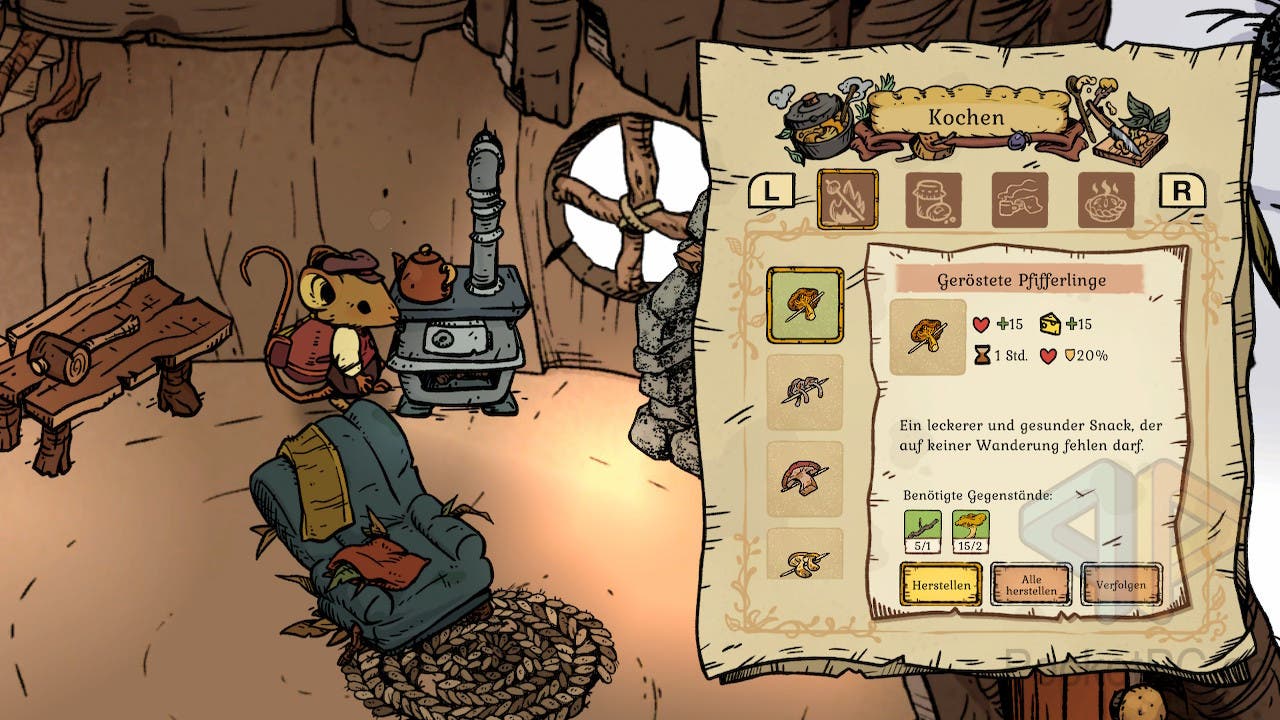Select the roasted chanterelle skewer recipe
The height and width of the screenshot is (720, 1280).
coord(805,306)
